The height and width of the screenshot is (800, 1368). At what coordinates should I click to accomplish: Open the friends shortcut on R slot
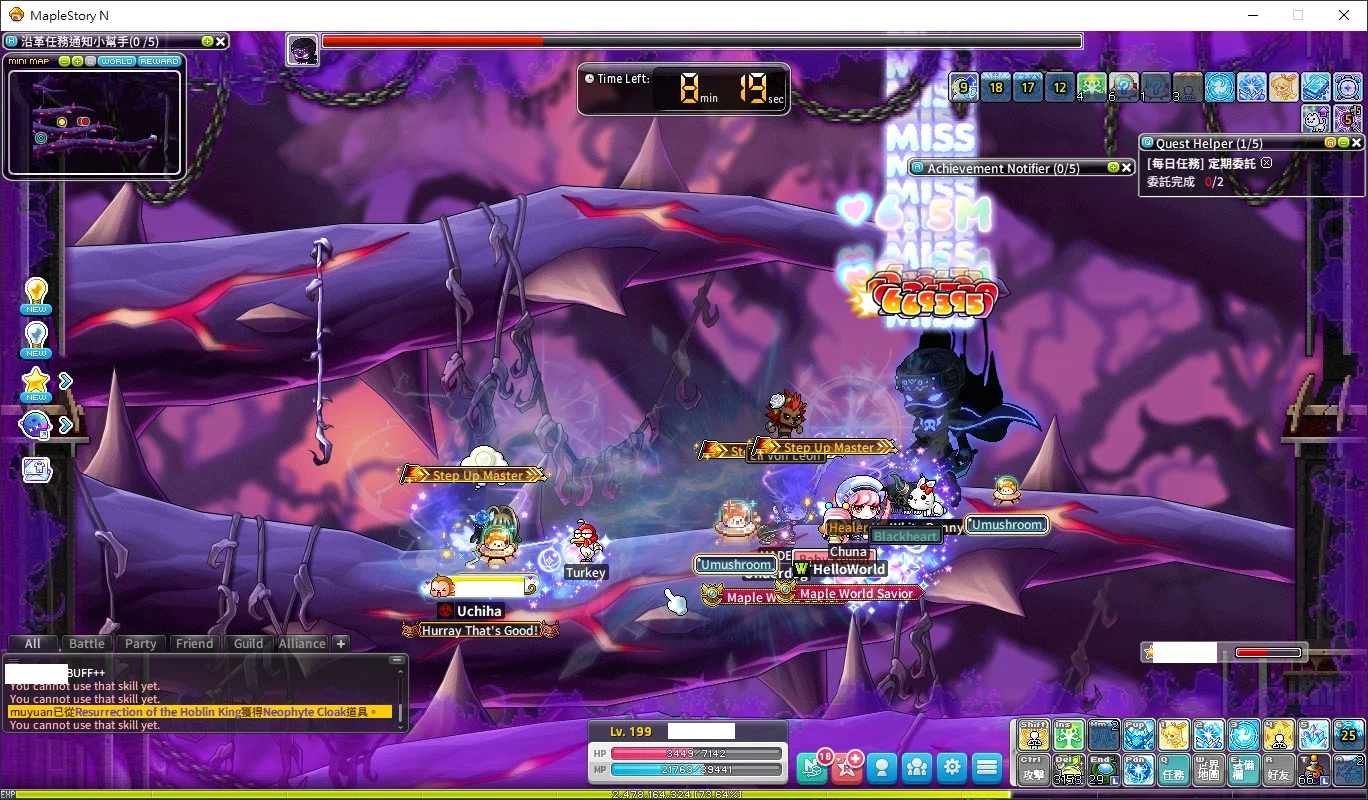(x=1279, y=768)
